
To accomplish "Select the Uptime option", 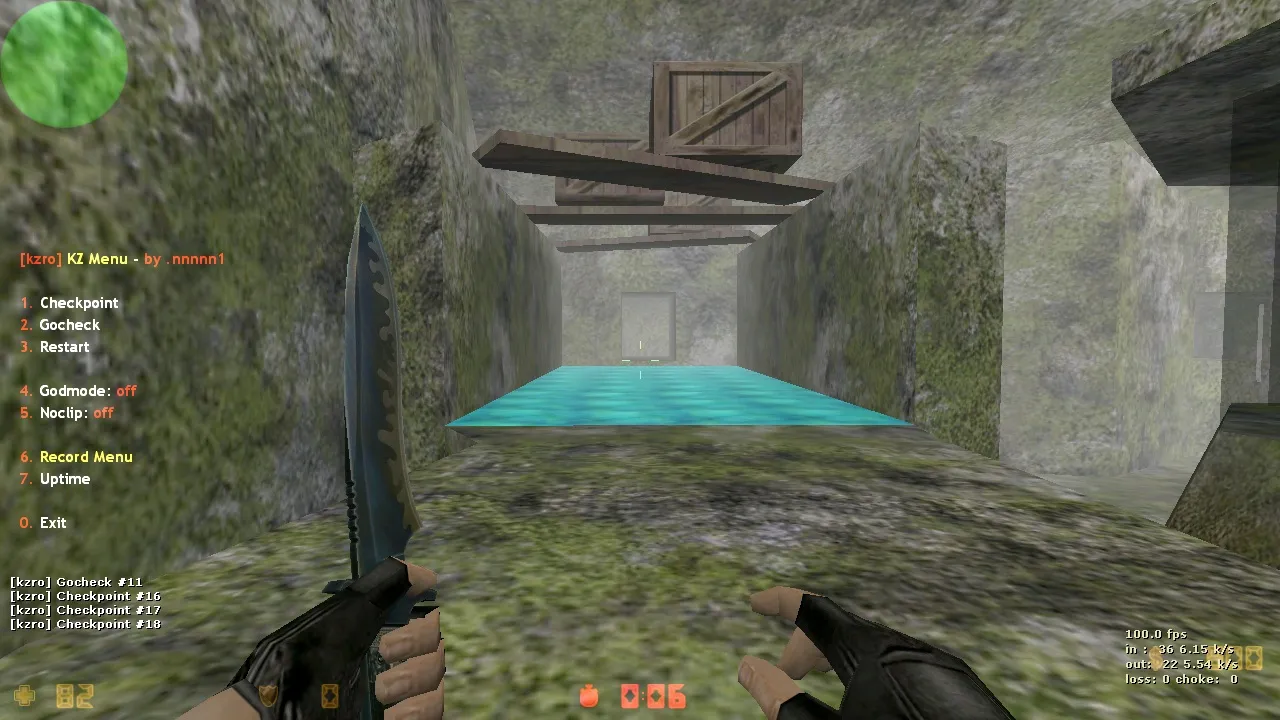I will pyautogui.click(x=65, y=479).
